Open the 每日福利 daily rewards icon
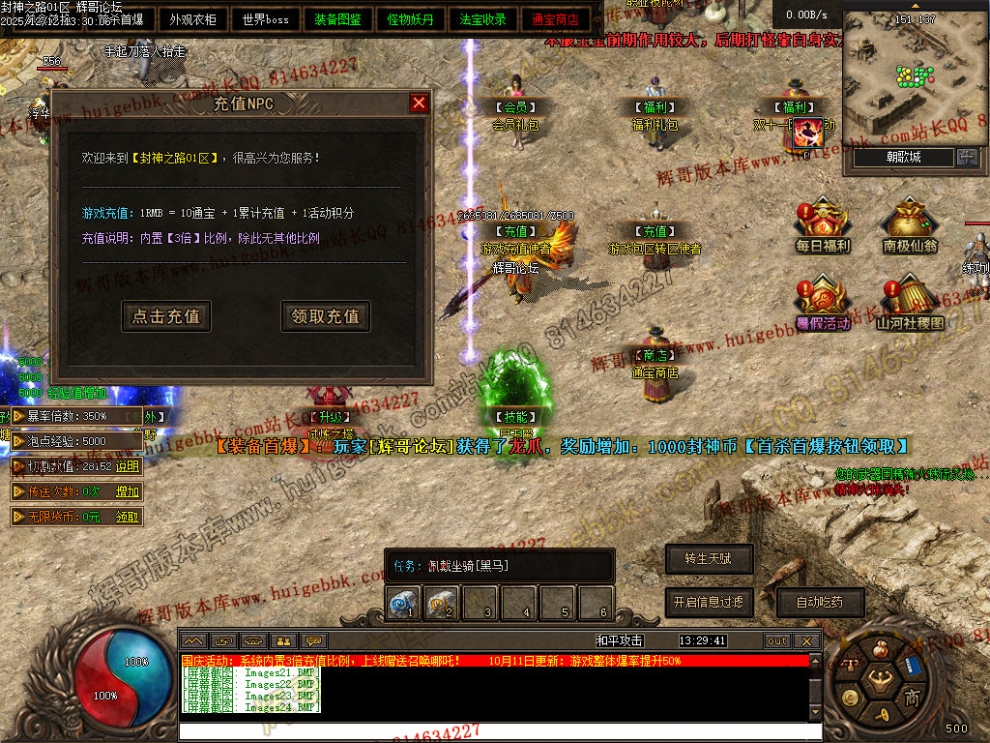Viewport: 990px width, 743px height. point(822,227)
